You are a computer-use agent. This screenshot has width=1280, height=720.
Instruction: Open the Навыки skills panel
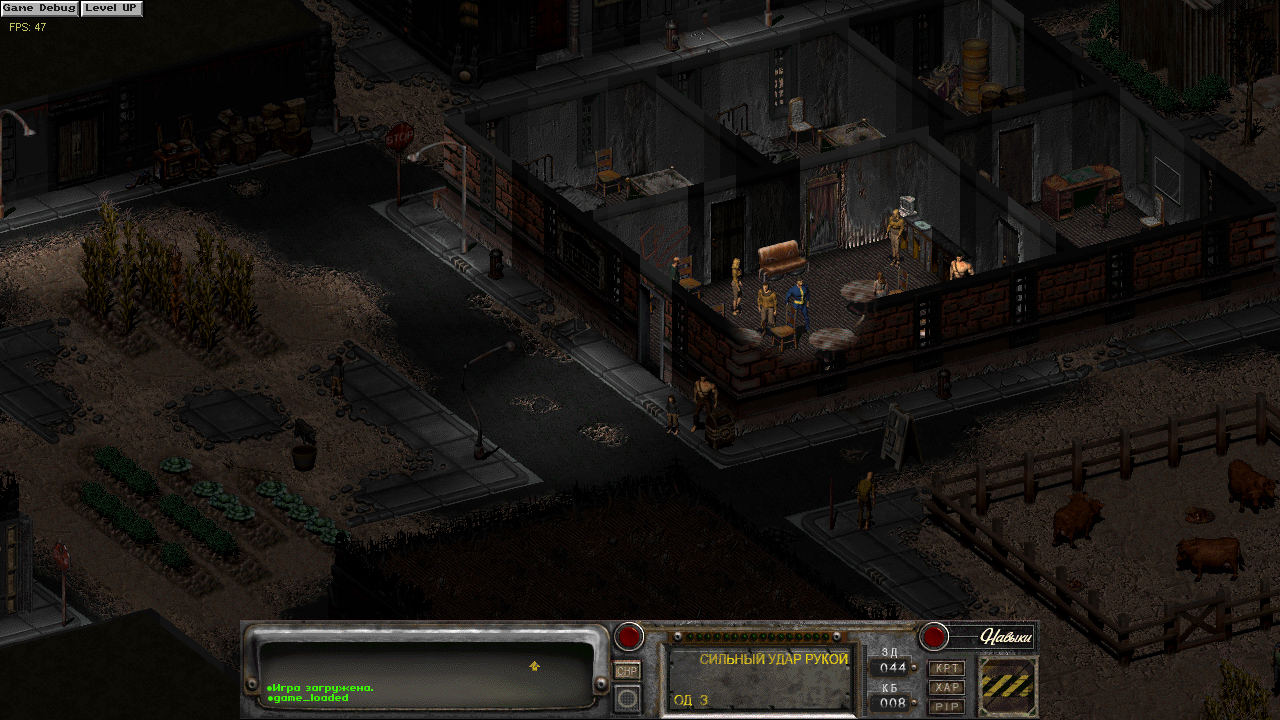992,636
